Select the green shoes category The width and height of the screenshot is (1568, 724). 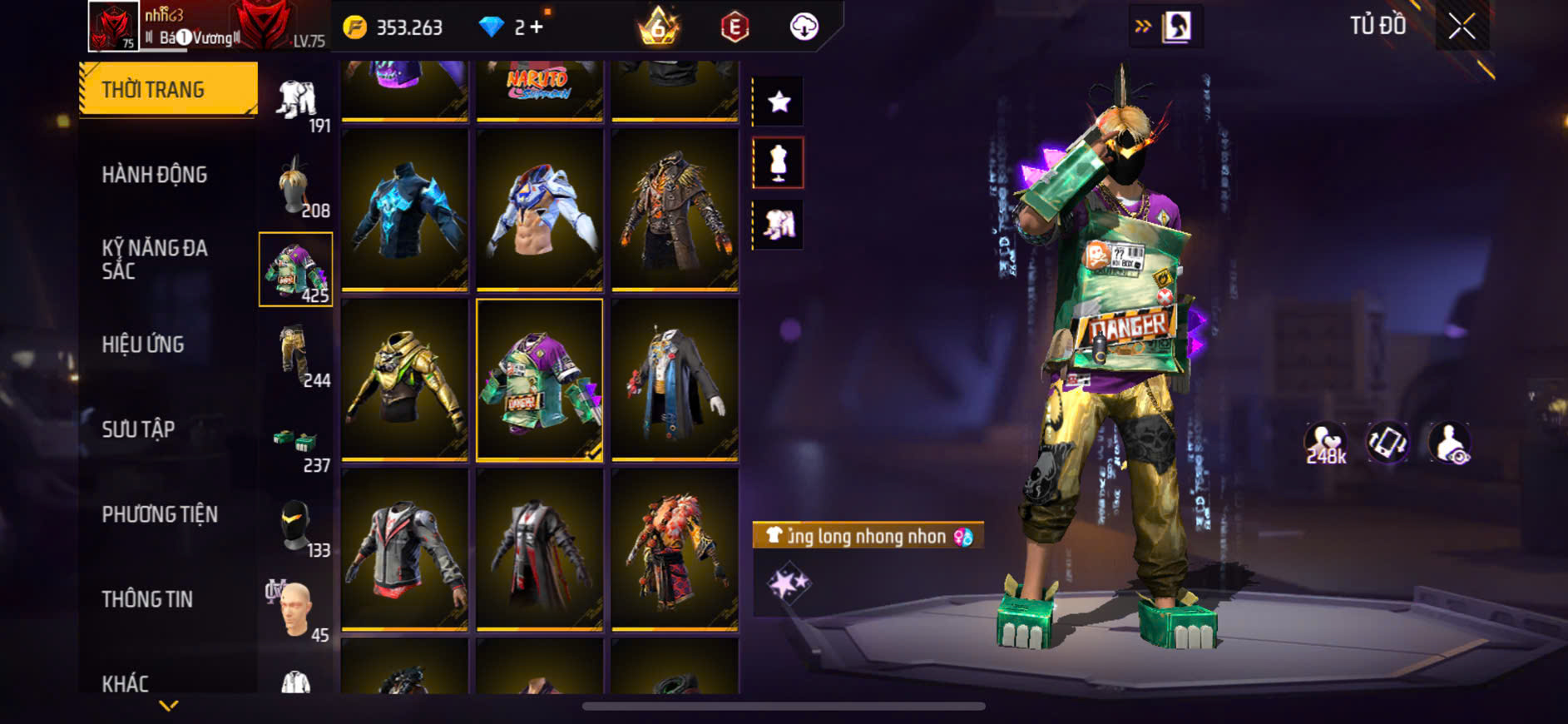coord(295,441)
